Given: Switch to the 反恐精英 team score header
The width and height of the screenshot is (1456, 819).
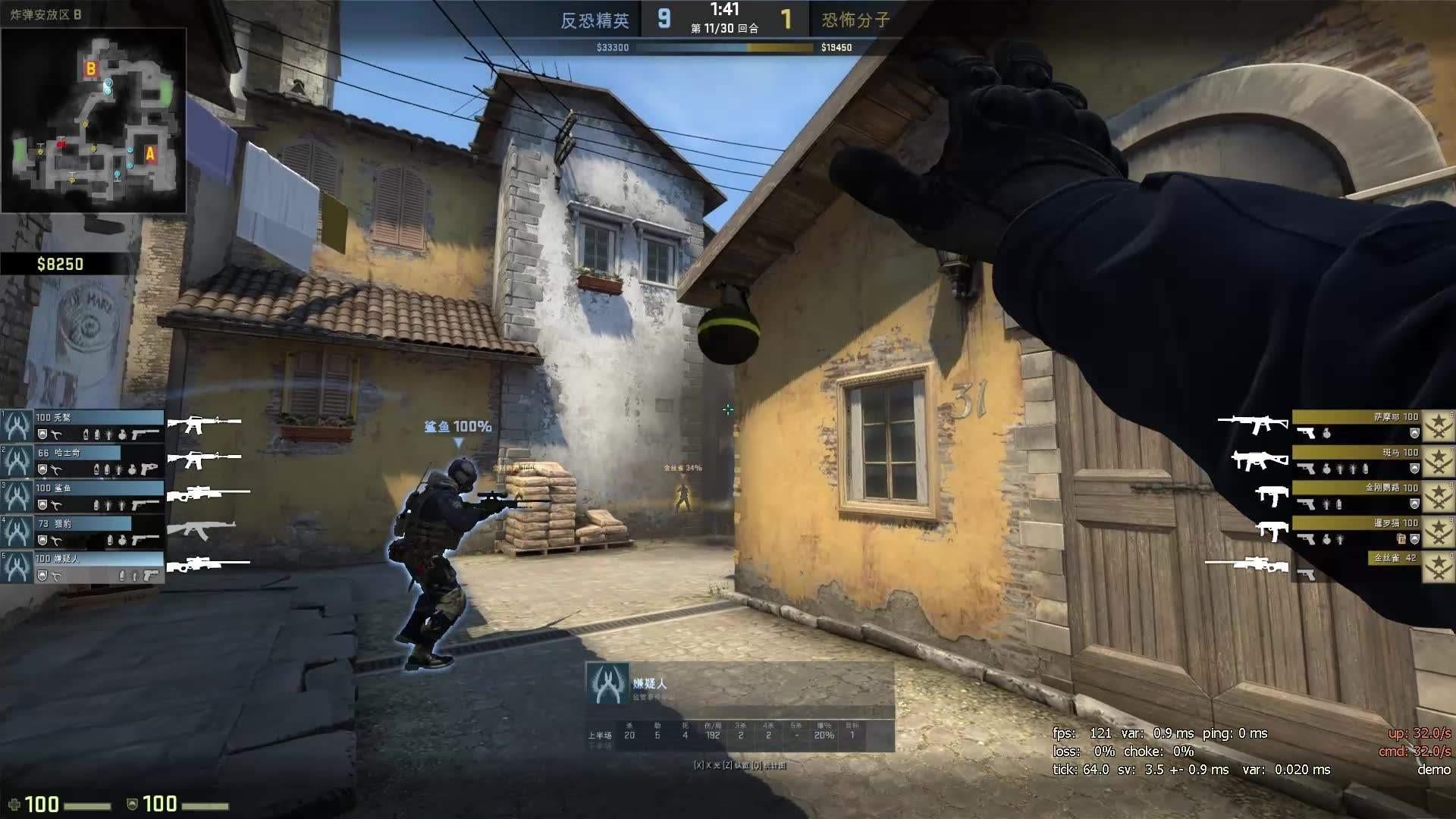Looking at the screenshot, I should tap(597, 21).
